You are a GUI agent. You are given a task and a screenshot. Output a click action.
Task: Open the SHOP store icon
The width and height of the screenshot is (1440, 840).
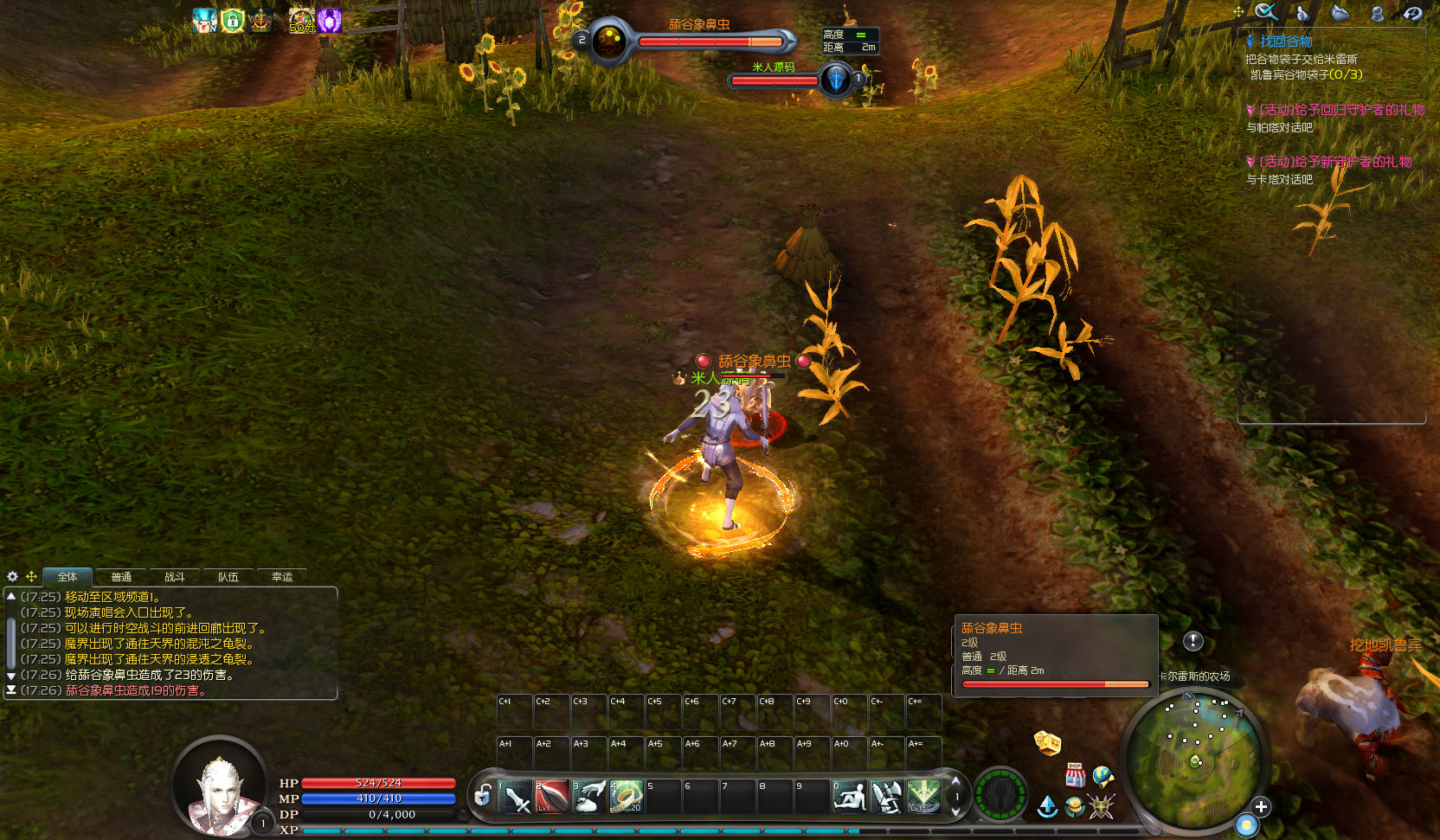coord(1075,775)
